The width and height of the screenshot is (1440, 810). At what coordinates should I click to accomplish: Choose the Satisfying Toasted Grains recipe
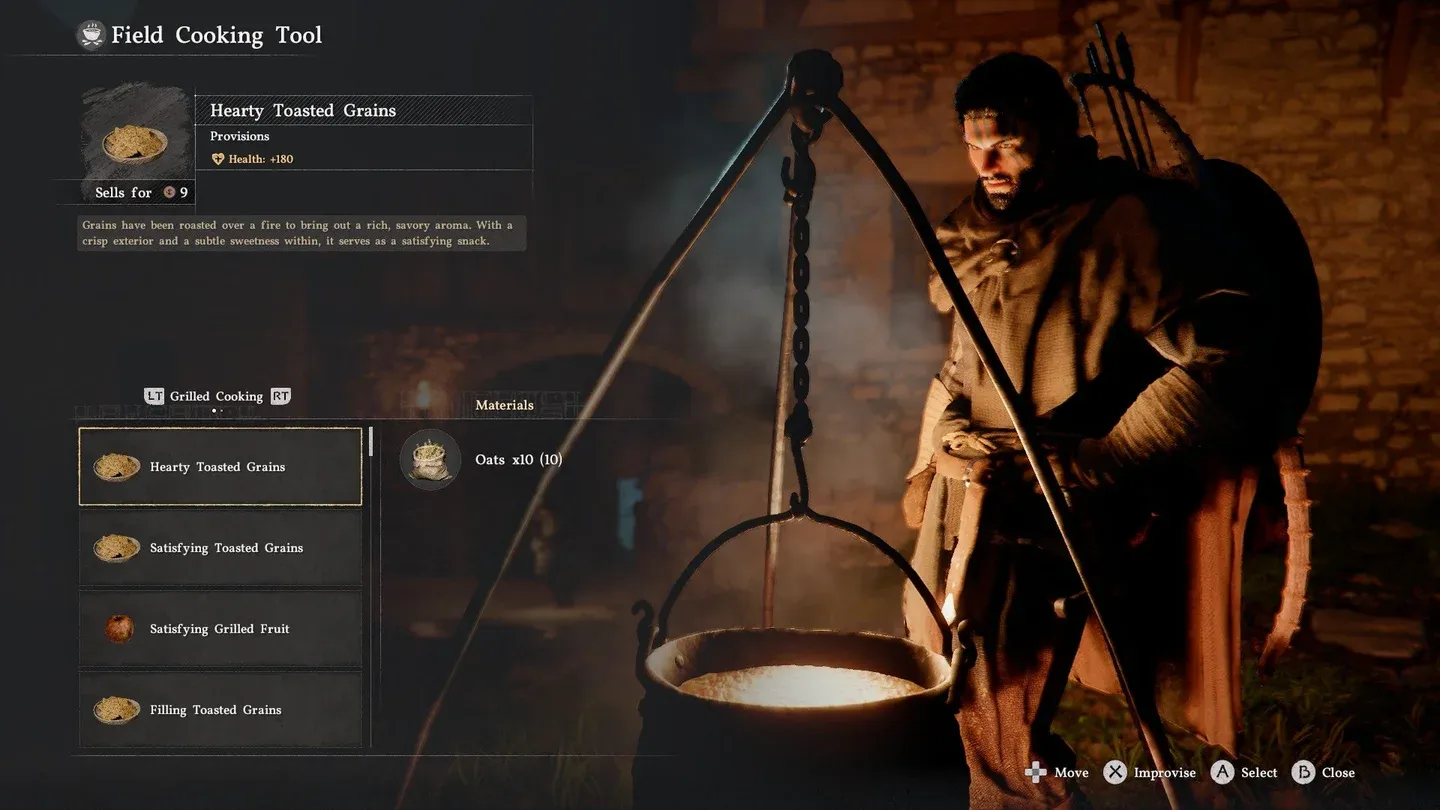tap(220, 548)
